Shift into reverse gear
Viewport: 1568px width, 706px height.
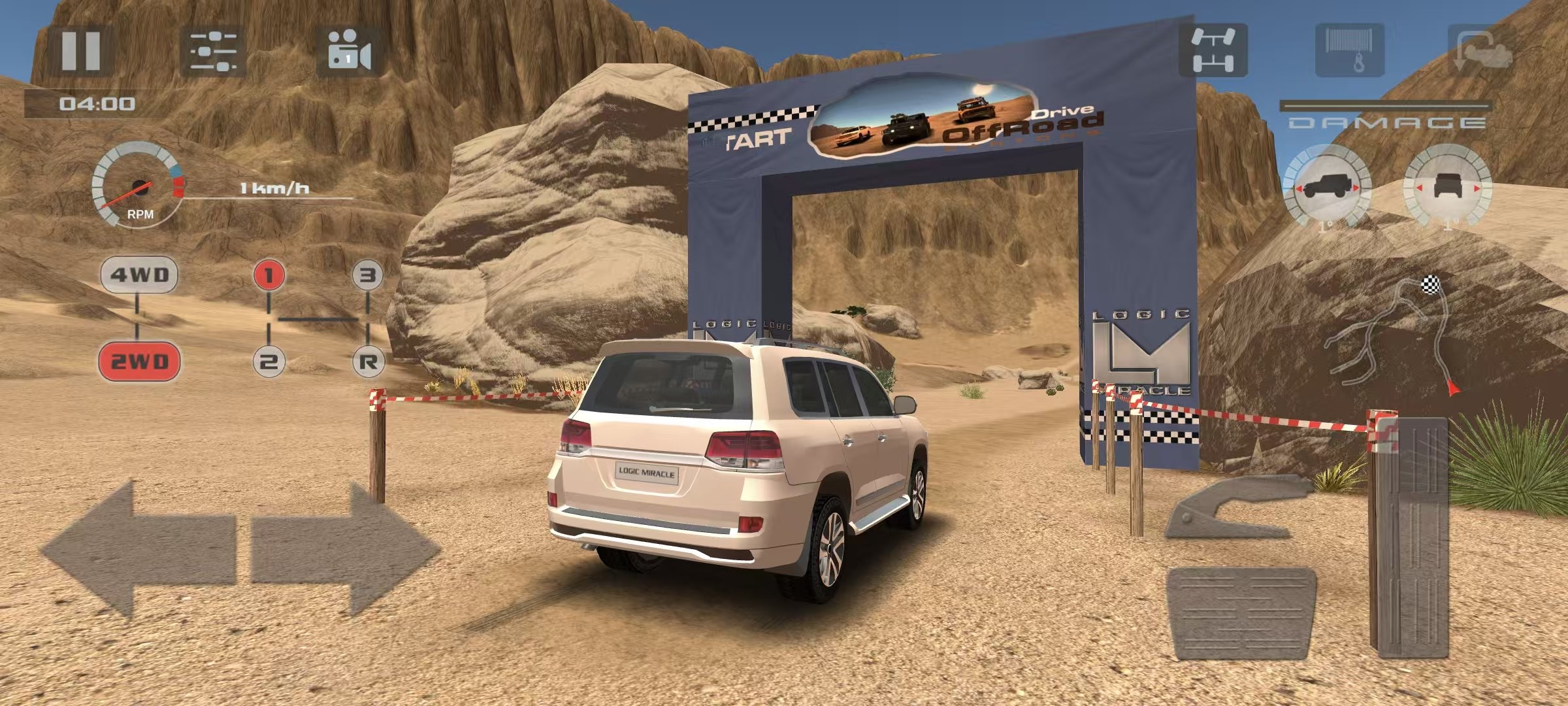368,361
